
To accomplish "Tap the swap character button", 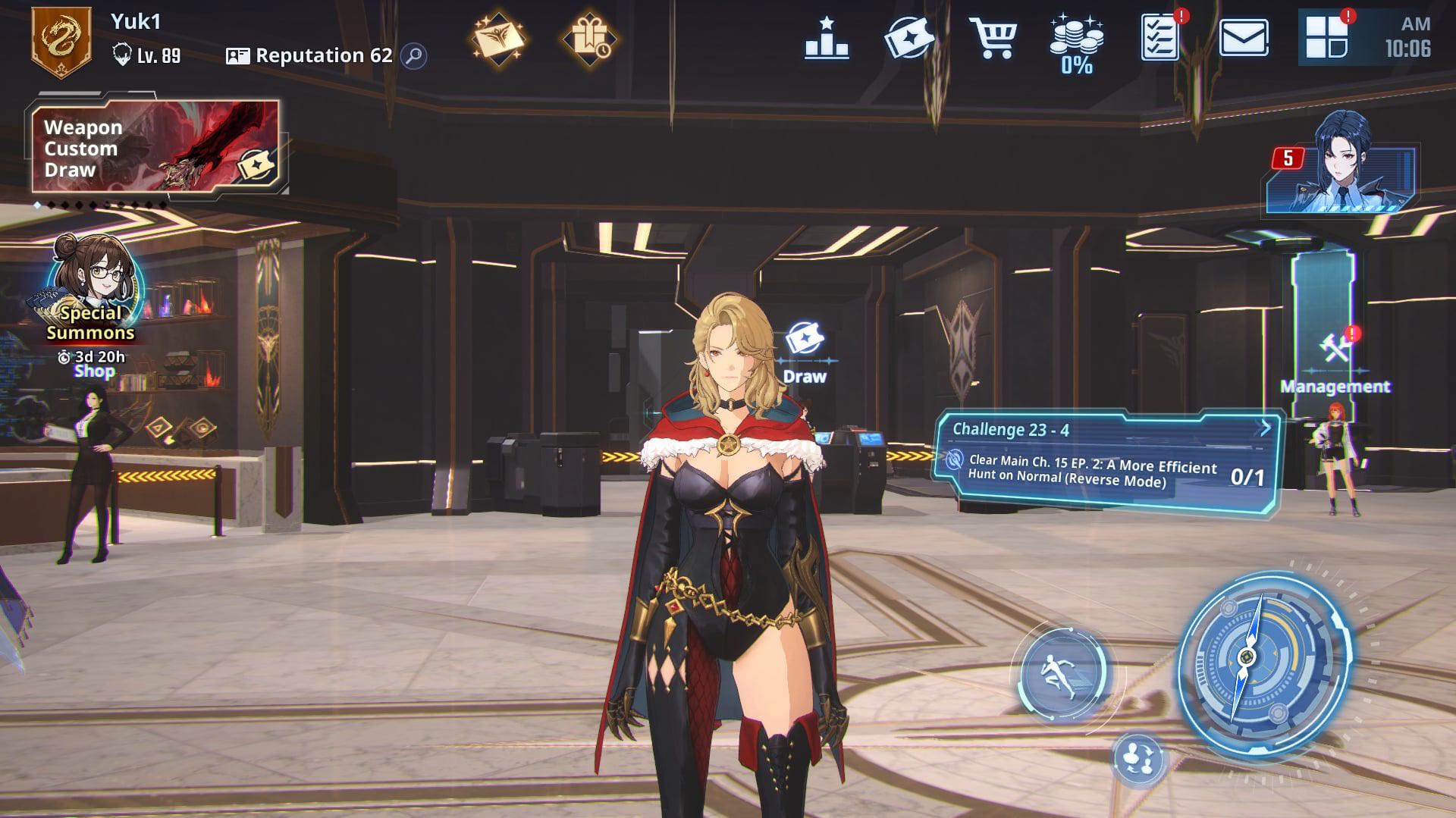I will tap(1137, 757).
